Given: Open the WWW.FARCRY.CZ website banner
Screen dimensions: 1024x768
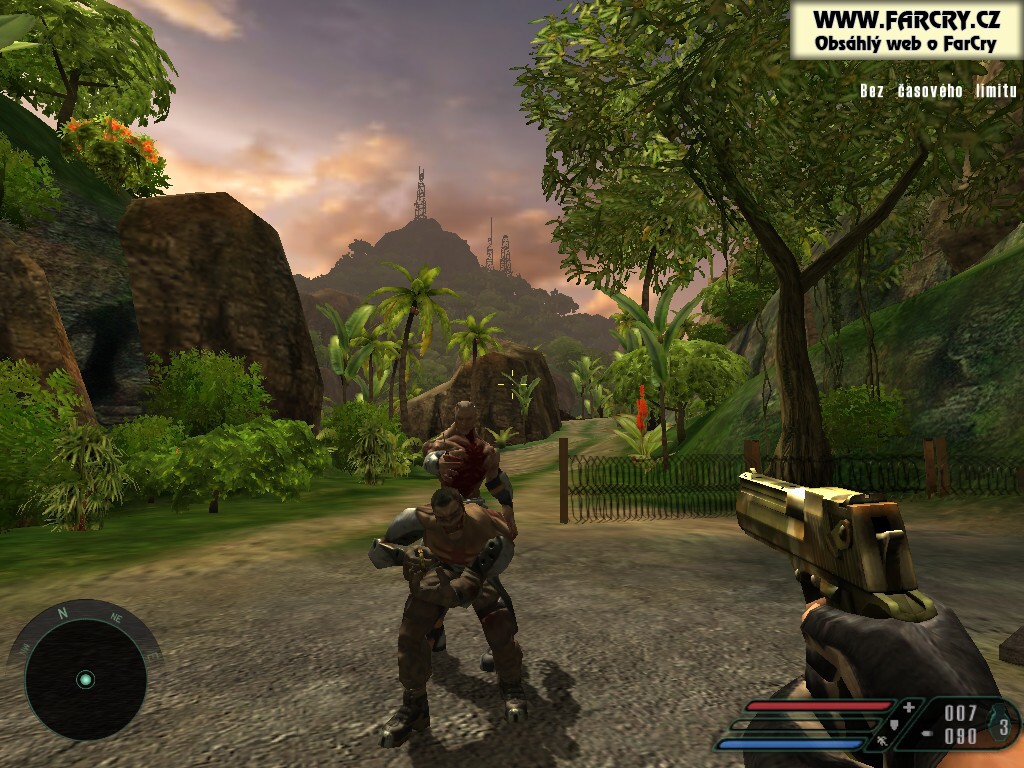Looking at the screenshot, I should (906, 30).
